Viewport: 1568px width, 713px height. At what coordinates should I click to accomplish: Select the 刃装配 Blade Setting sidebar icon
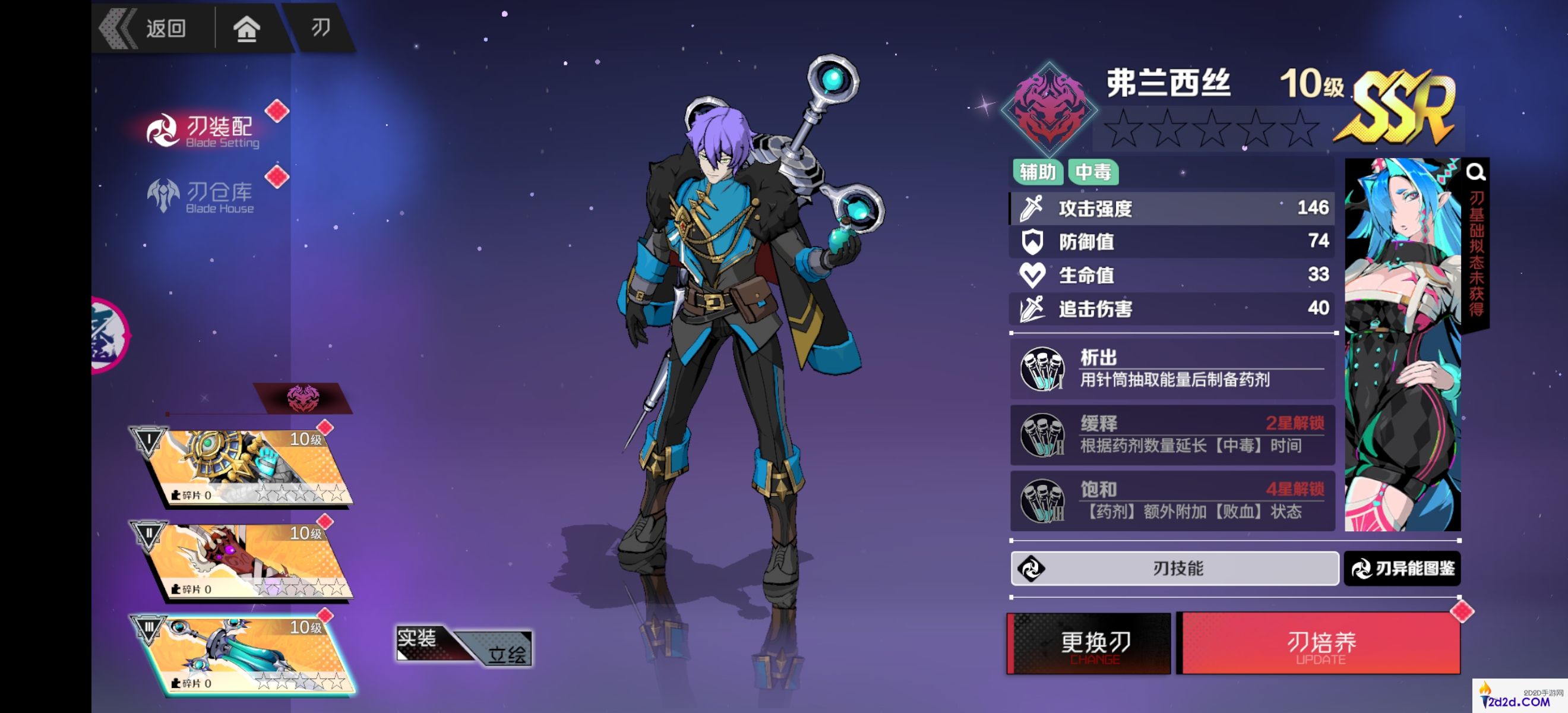tap(163, 131)
